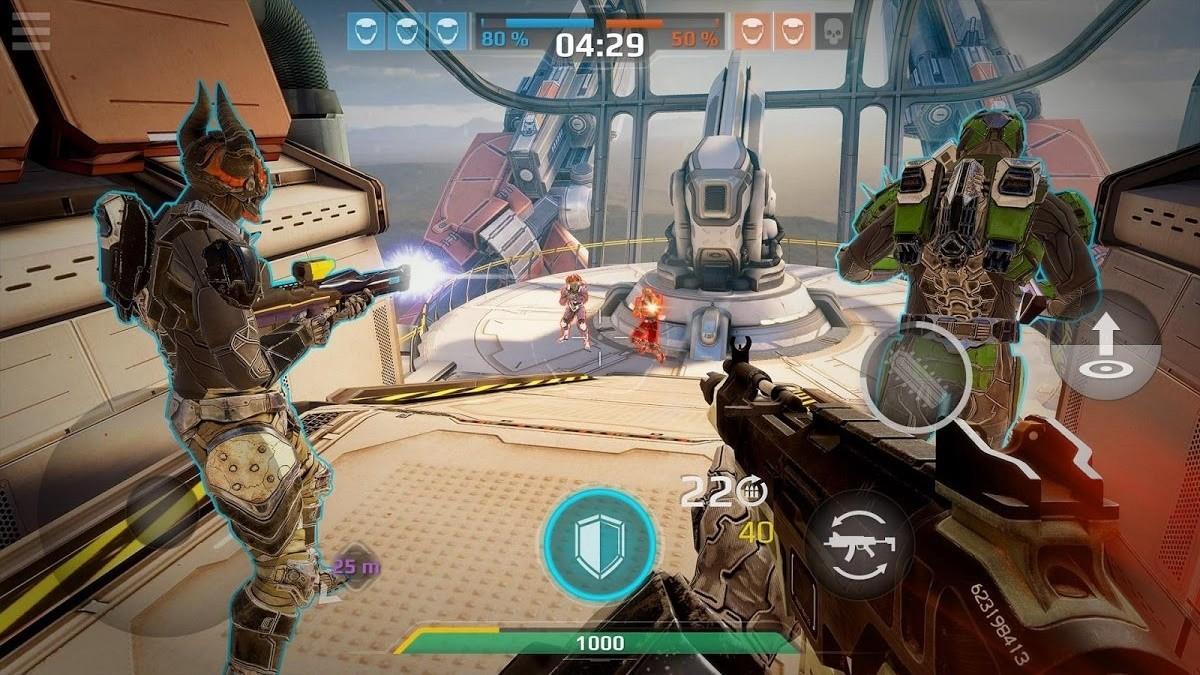This screenshot has width=1200, height=675.
Task: Tap the round fire button
Action: (915, 378)
